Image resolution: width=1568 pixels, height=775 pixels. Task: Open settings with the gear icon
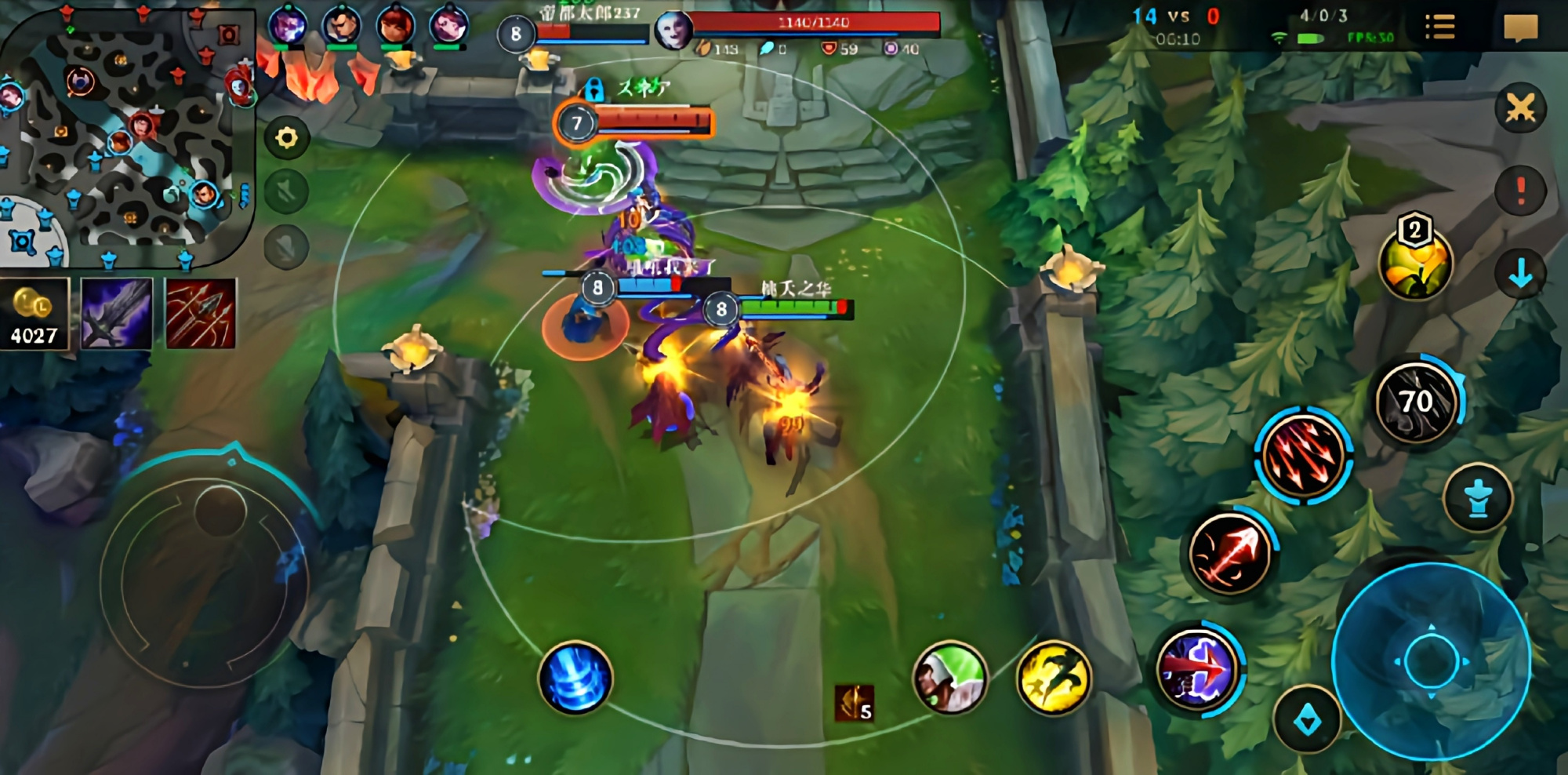287,139
